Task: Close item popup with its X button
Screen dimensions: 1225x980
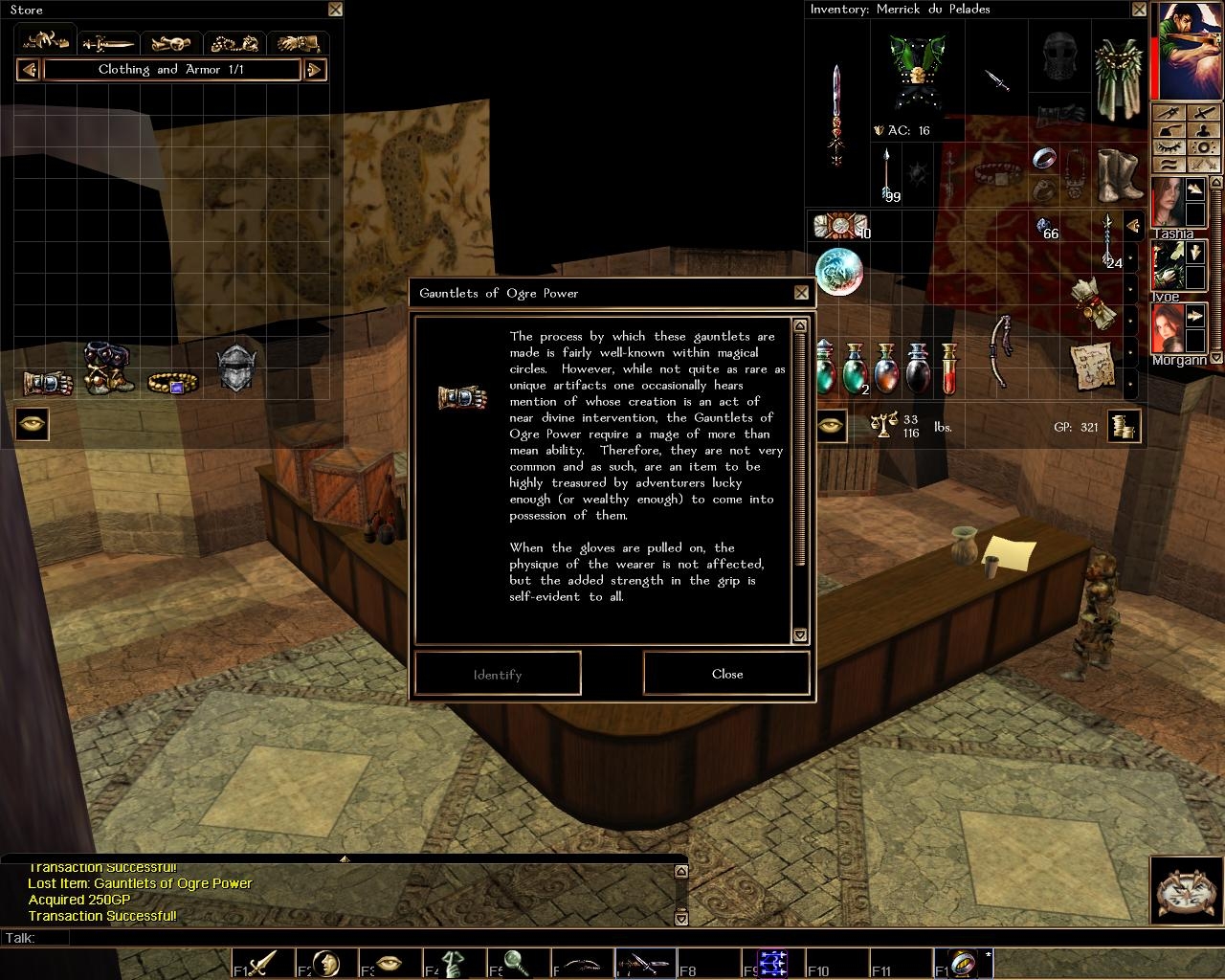Action: tap(801, 293)
